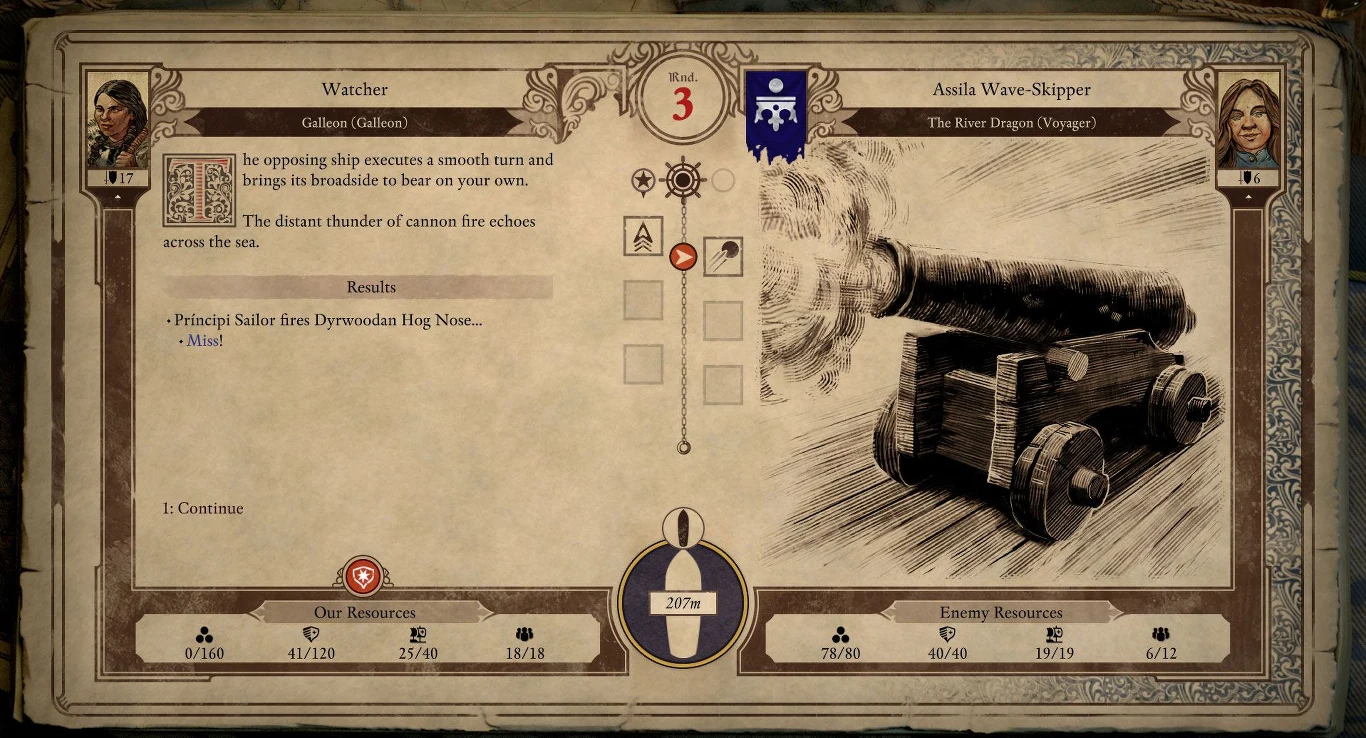Click the cannonball ammunition icon showing 0/160

click(x=205, y=634)
